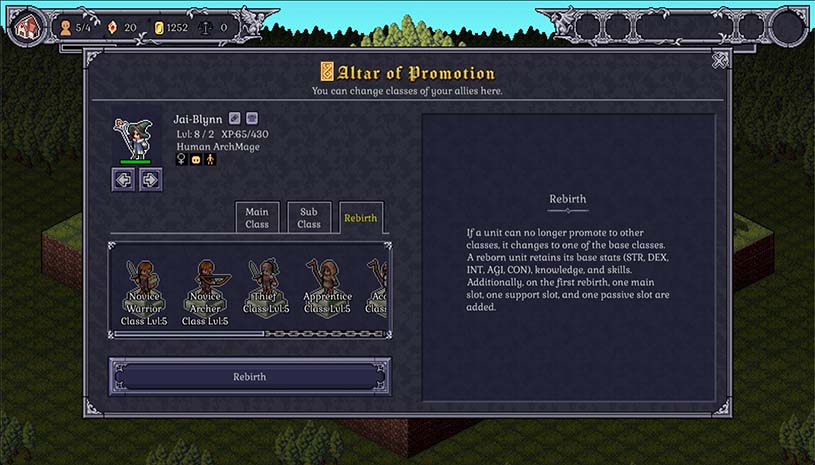The image size is (815, 465).
Task: Switch to the Main Class tab
Action: [x=257, y=218]
